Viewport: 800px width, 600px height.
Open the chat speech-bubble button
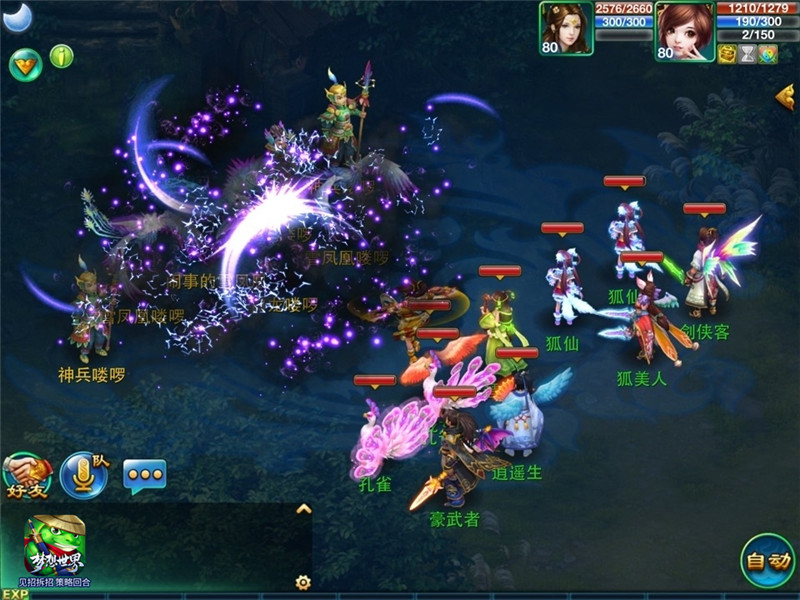tap(144, 475)
